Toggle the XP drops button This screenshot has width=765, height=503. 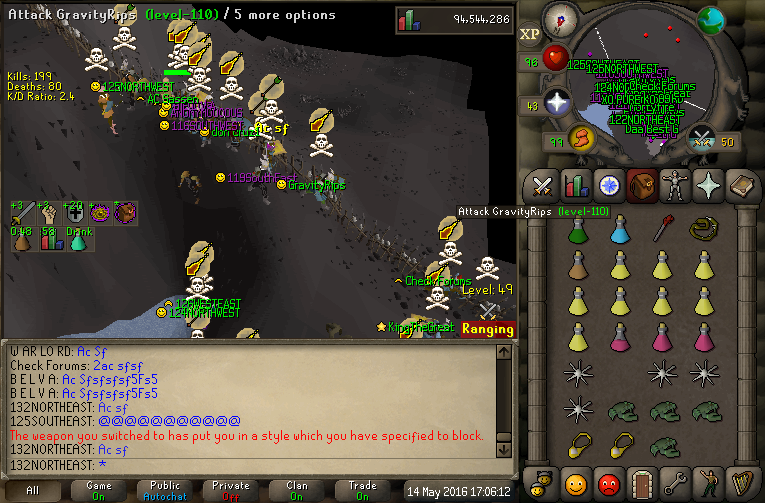(x=530, y=34)
